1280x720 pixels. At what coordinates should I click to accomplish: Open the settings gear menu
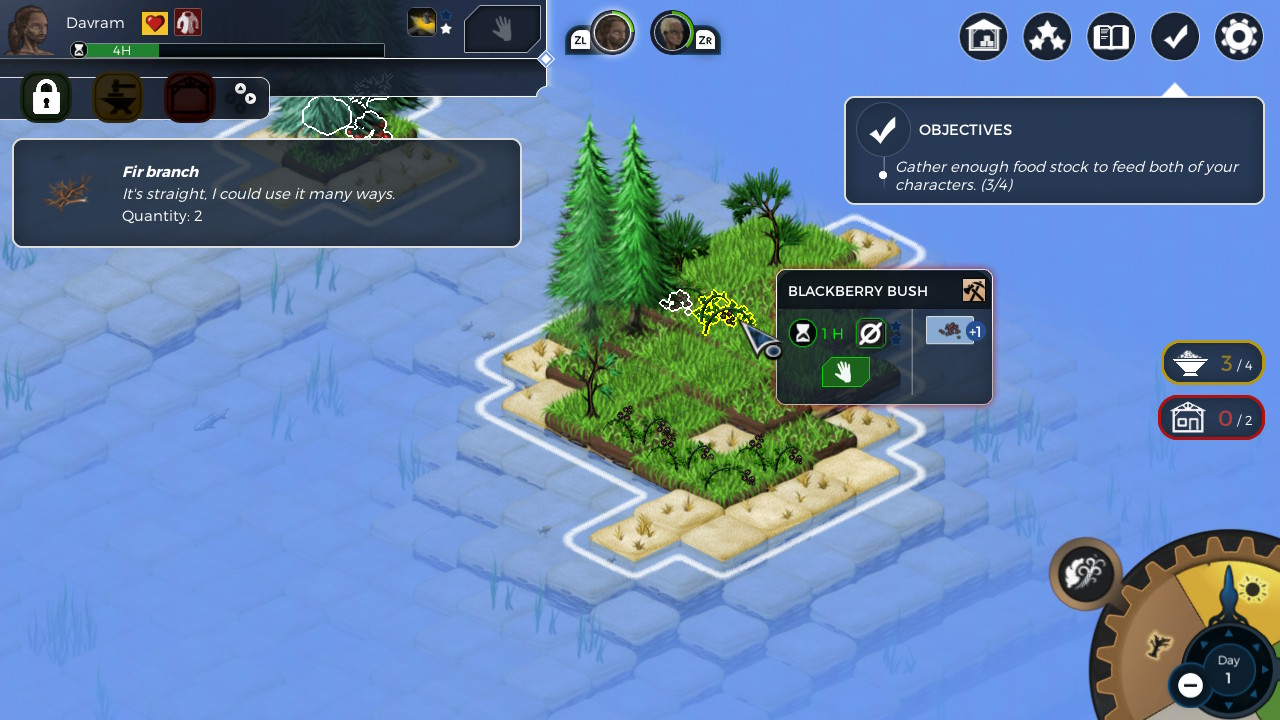coord(1239,36)
